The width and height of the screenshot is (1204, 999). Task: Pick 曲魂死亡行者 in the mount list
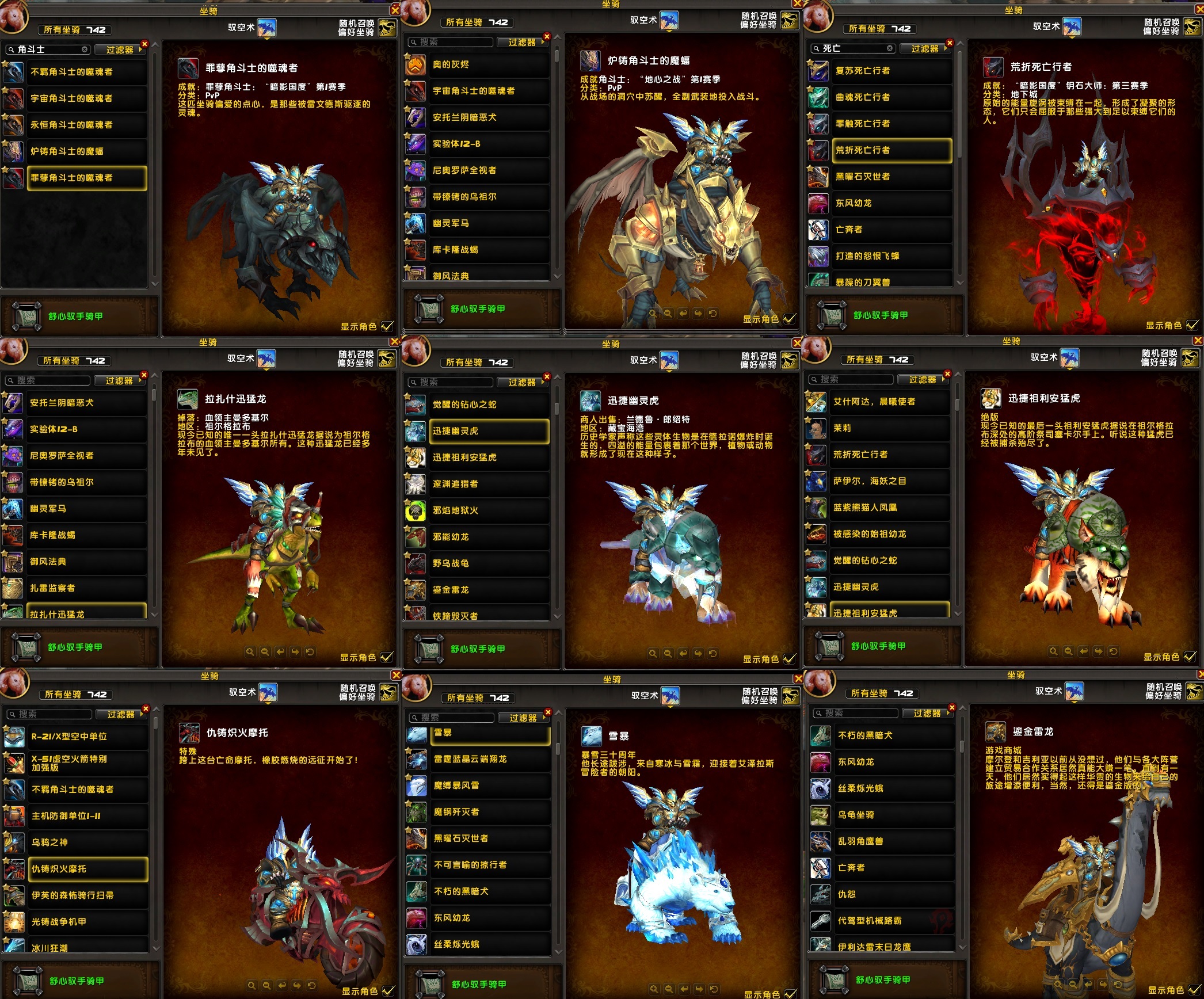[x=891, y=97]
